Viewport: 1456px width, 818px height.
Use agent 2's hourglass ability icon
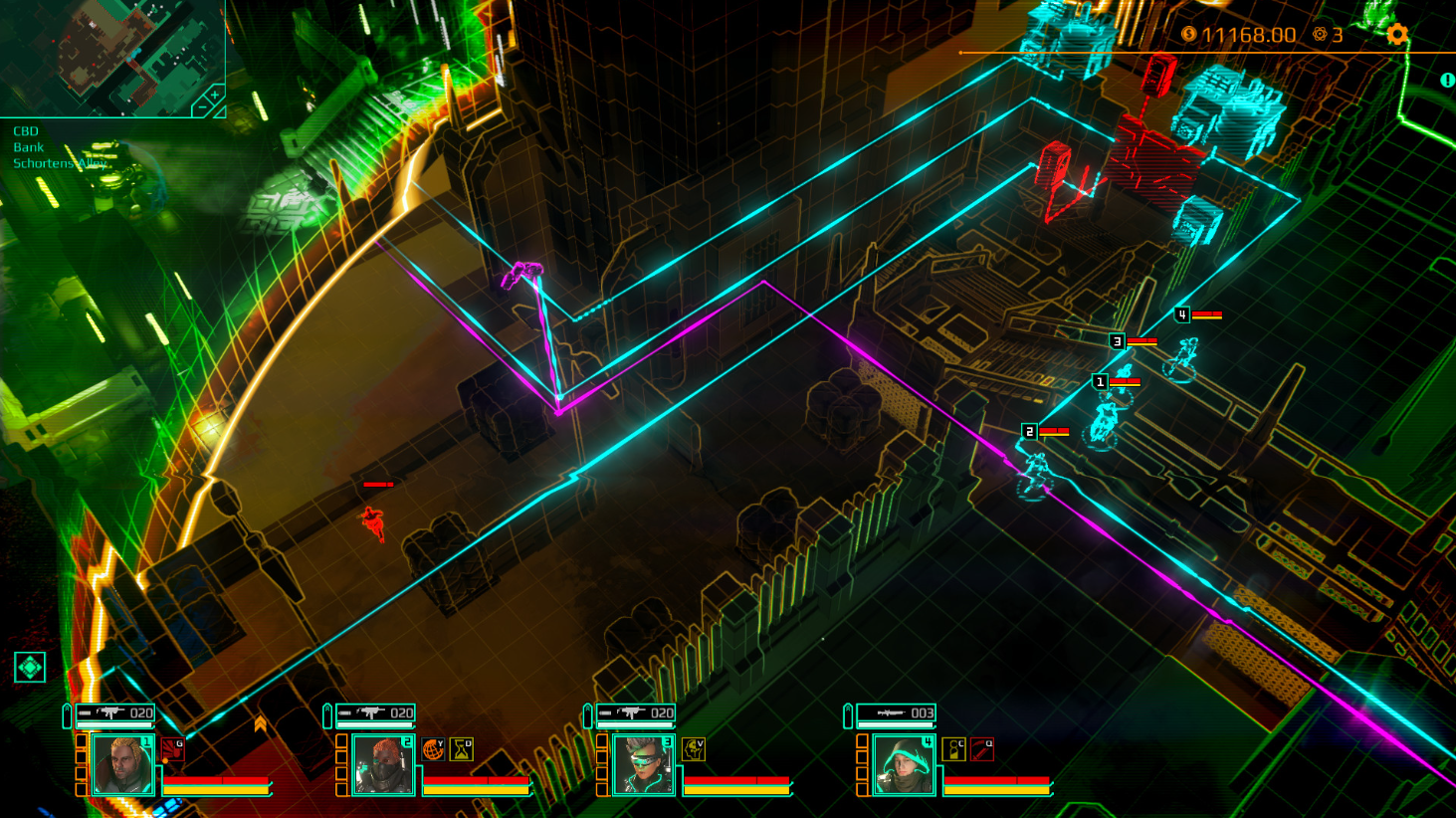[461, 749]
